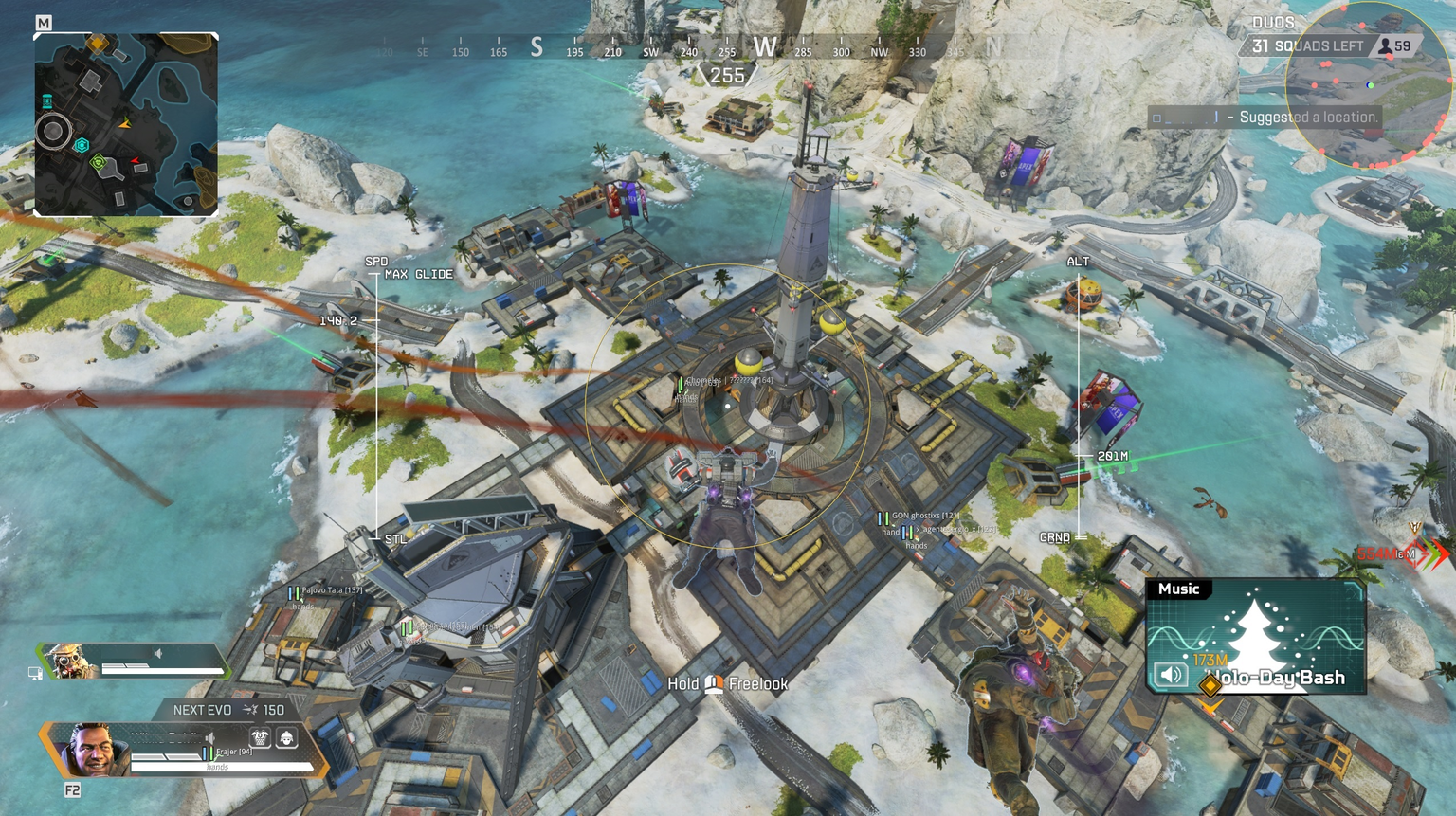This screenshot has width=1456, height=816.
Task: Open the circular radar overlay
Action: 1369,85
